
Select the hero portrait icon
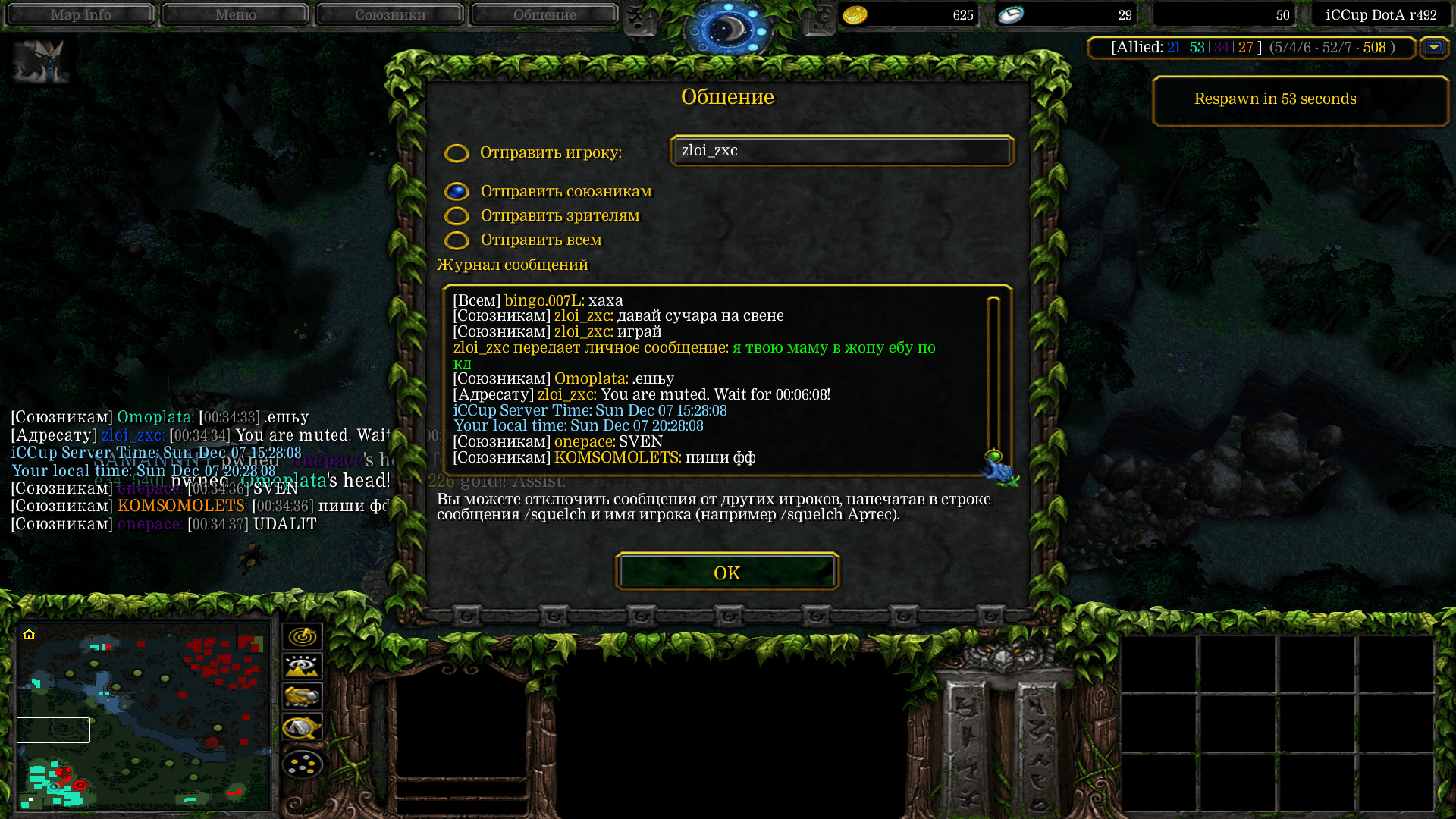pos(41,61)
